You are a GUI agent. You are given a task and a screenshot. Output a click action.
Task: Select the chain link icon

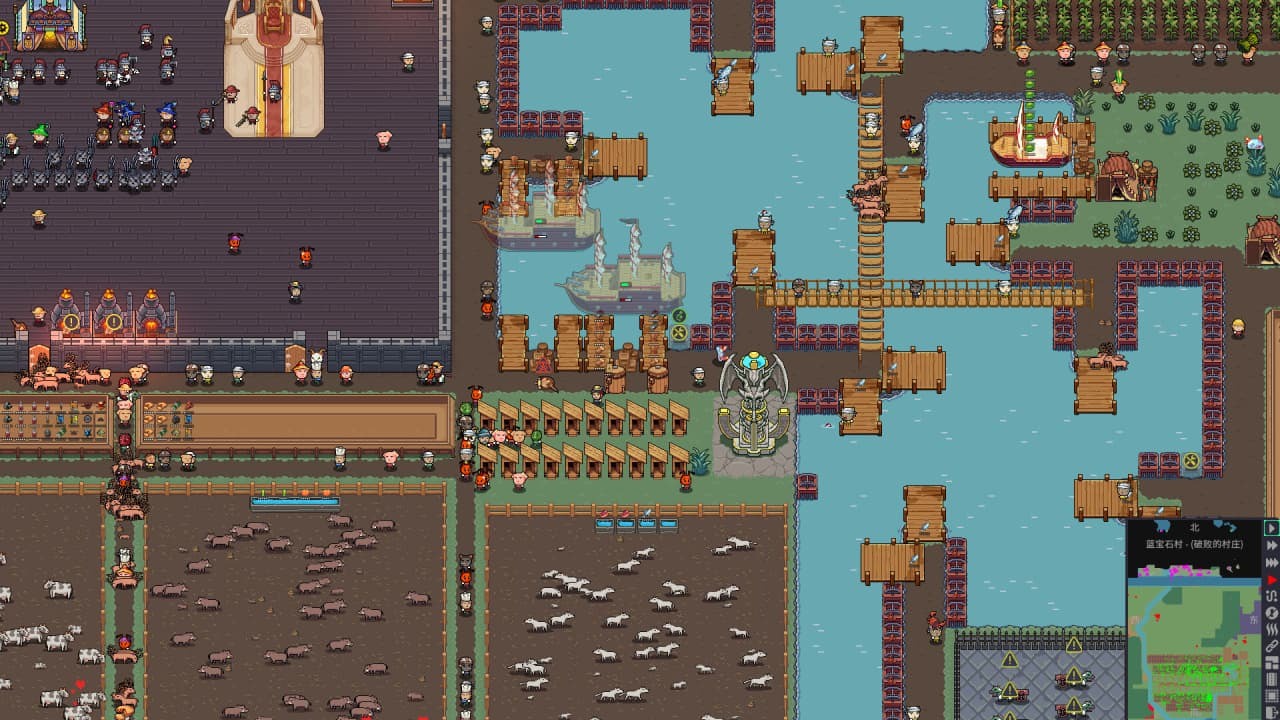tap(1271, 646)
